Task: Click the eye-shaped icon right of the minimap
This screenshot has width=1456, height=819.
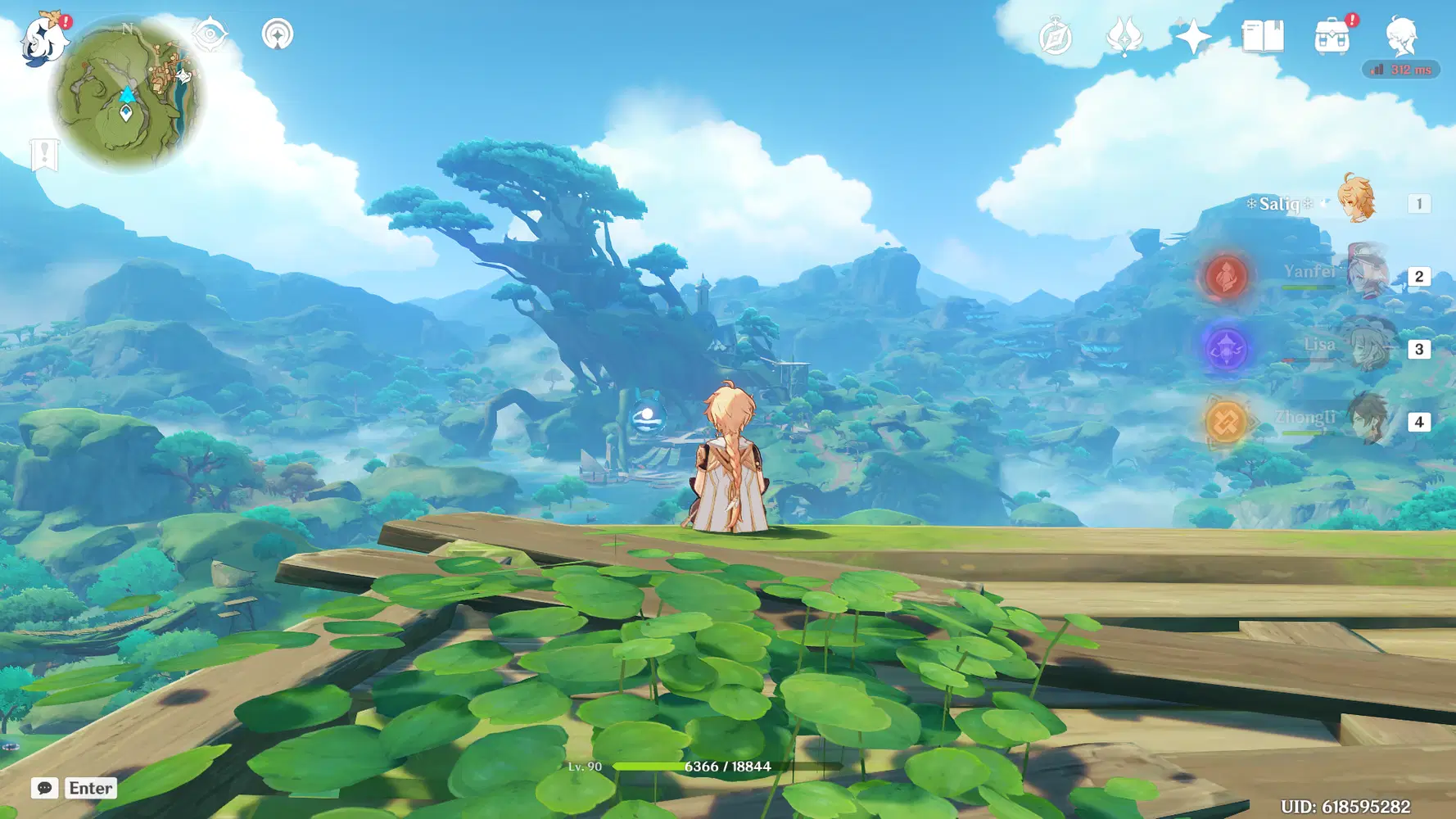Action: (209, 35)
